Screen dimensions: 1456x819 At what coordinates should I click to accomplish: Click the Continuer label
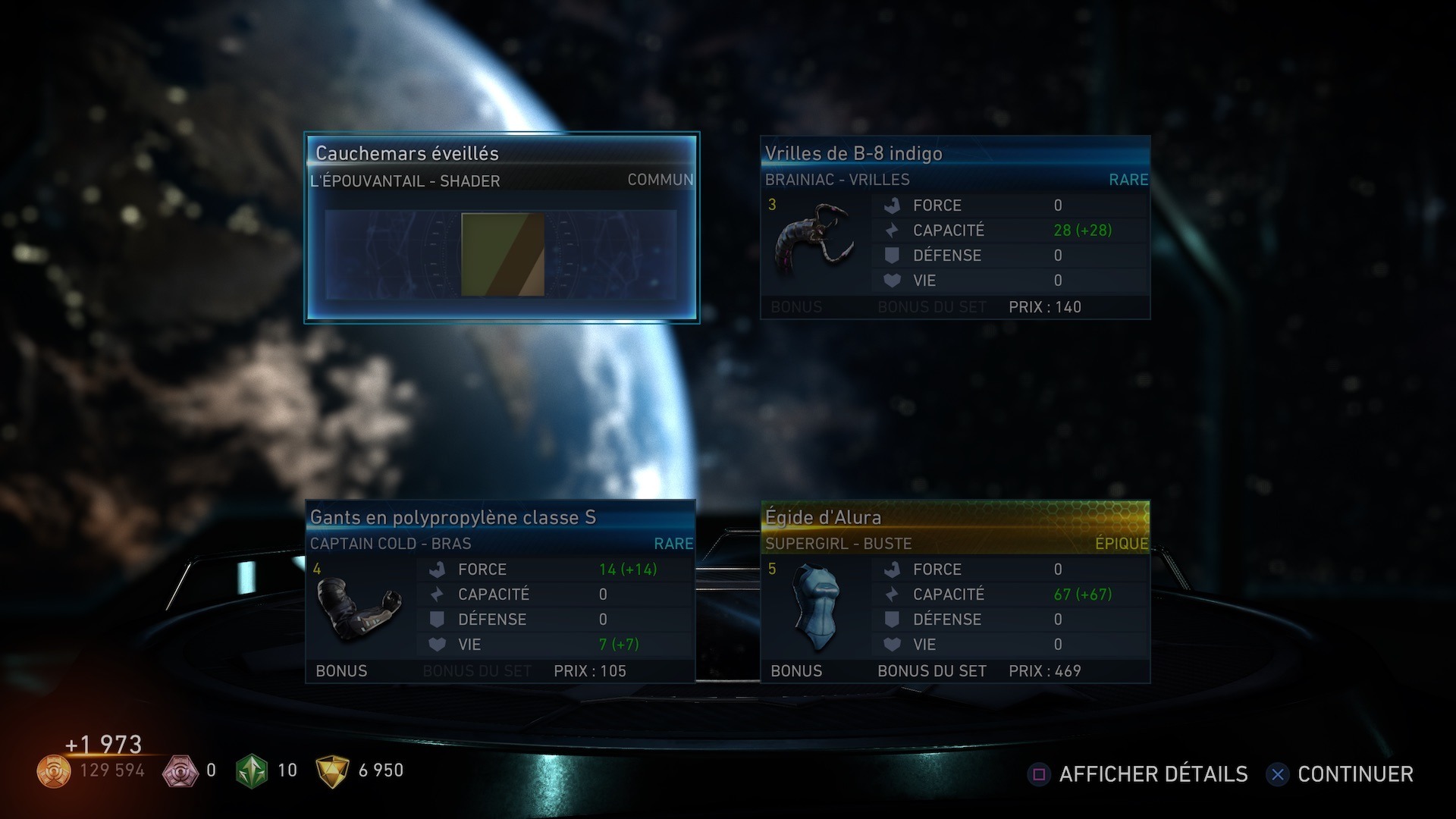(x=1354, y=774)
